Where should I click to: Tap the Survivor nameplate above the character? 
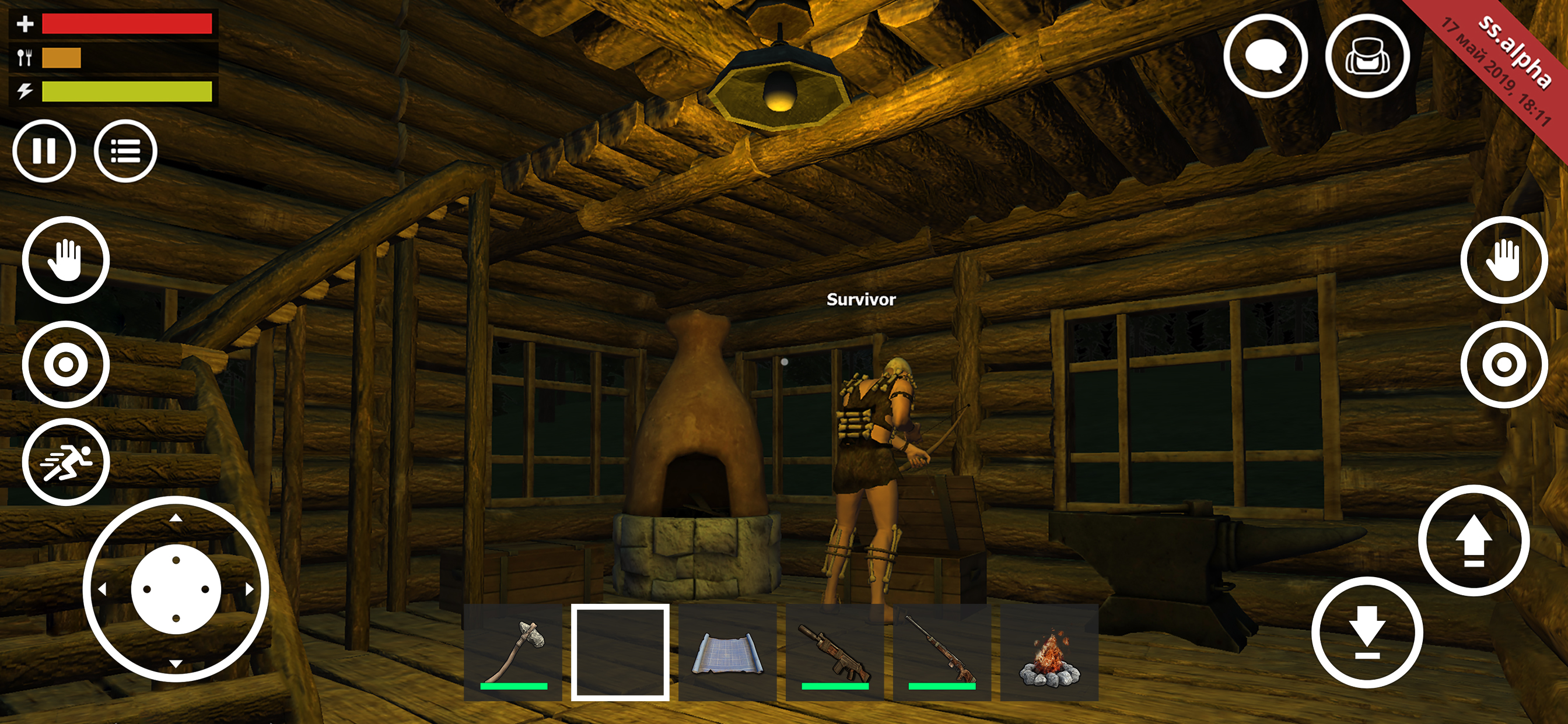point(860,300)
